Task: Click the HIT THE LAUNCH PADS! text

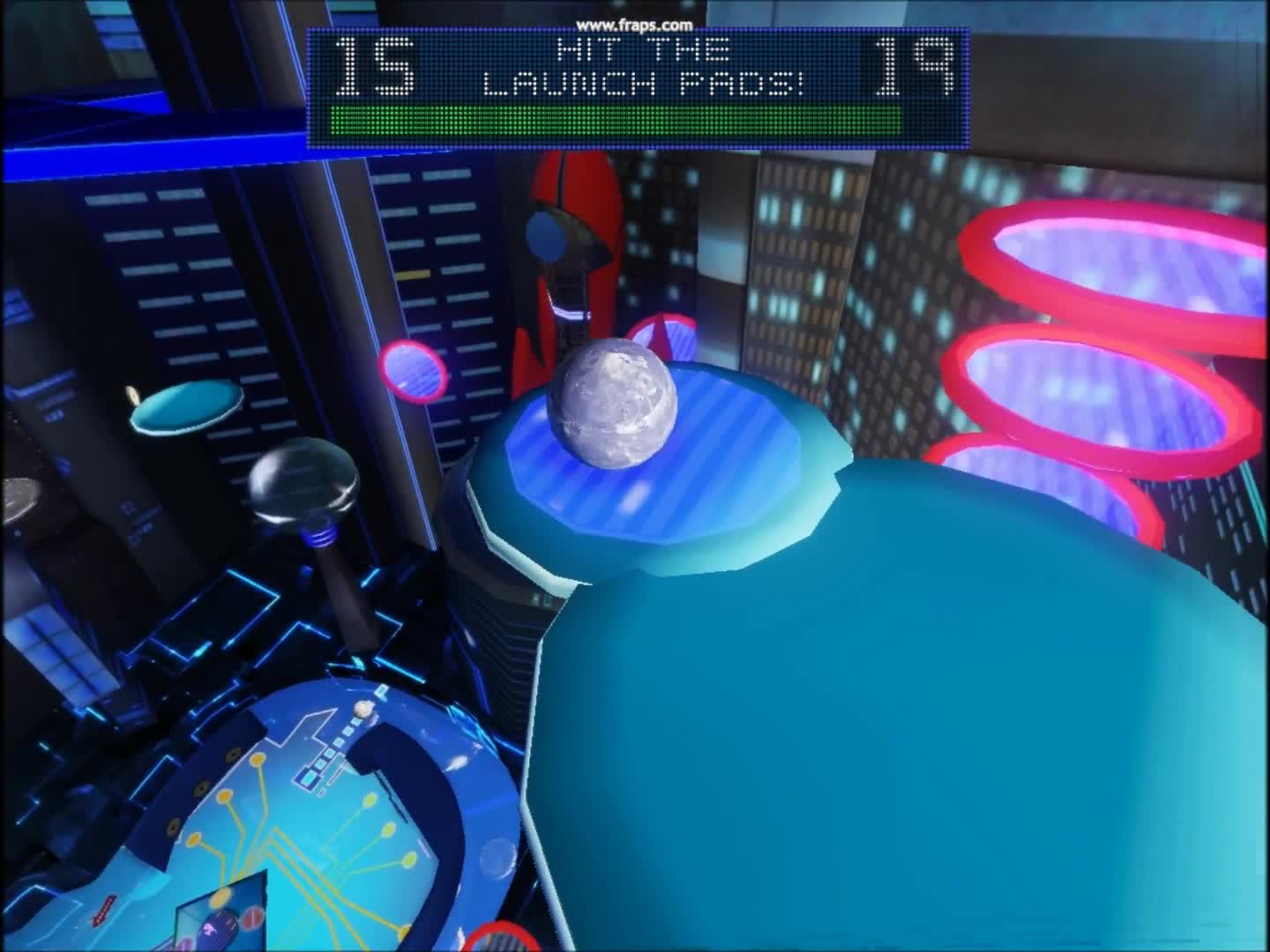Action: (644, 66)
